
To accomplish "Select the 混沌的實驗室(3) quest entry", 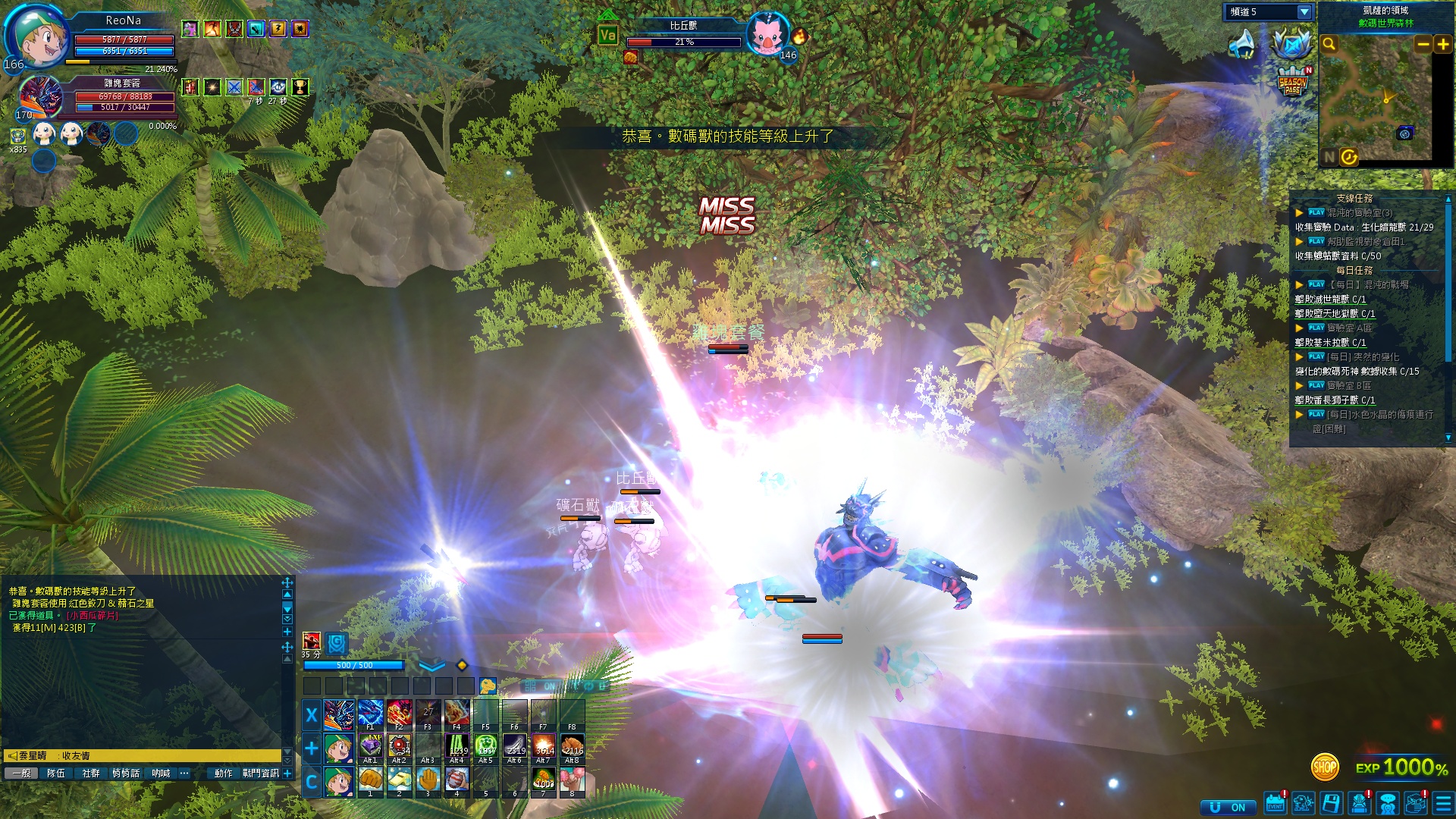I will [x=1360, y=213].
